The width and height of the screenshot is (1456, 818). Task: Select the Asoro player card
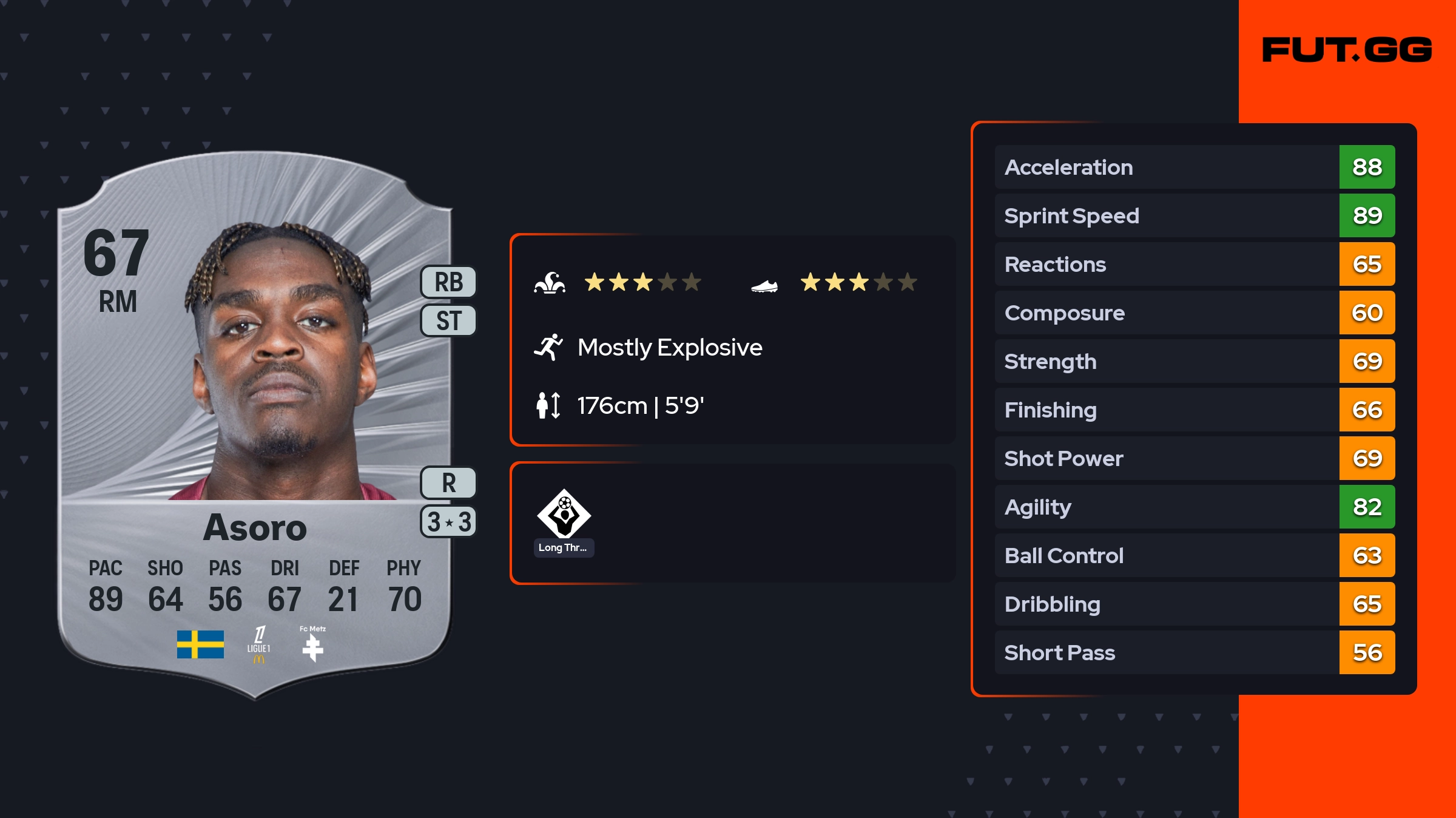[x=255, y=425]
